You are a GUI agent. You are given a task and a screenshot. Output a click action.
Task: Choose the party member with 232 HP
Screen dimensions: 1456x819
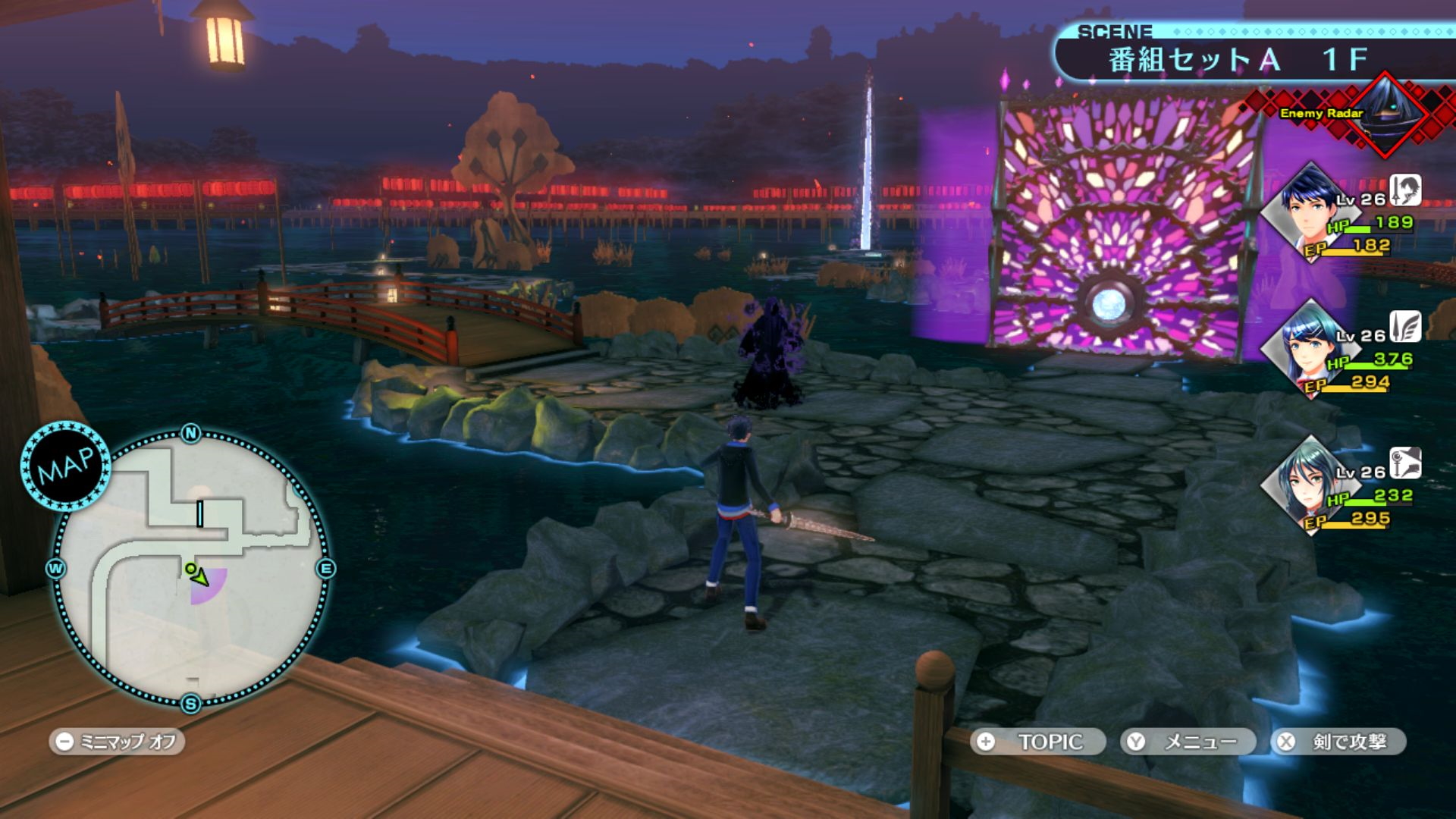coord(1310,485)
